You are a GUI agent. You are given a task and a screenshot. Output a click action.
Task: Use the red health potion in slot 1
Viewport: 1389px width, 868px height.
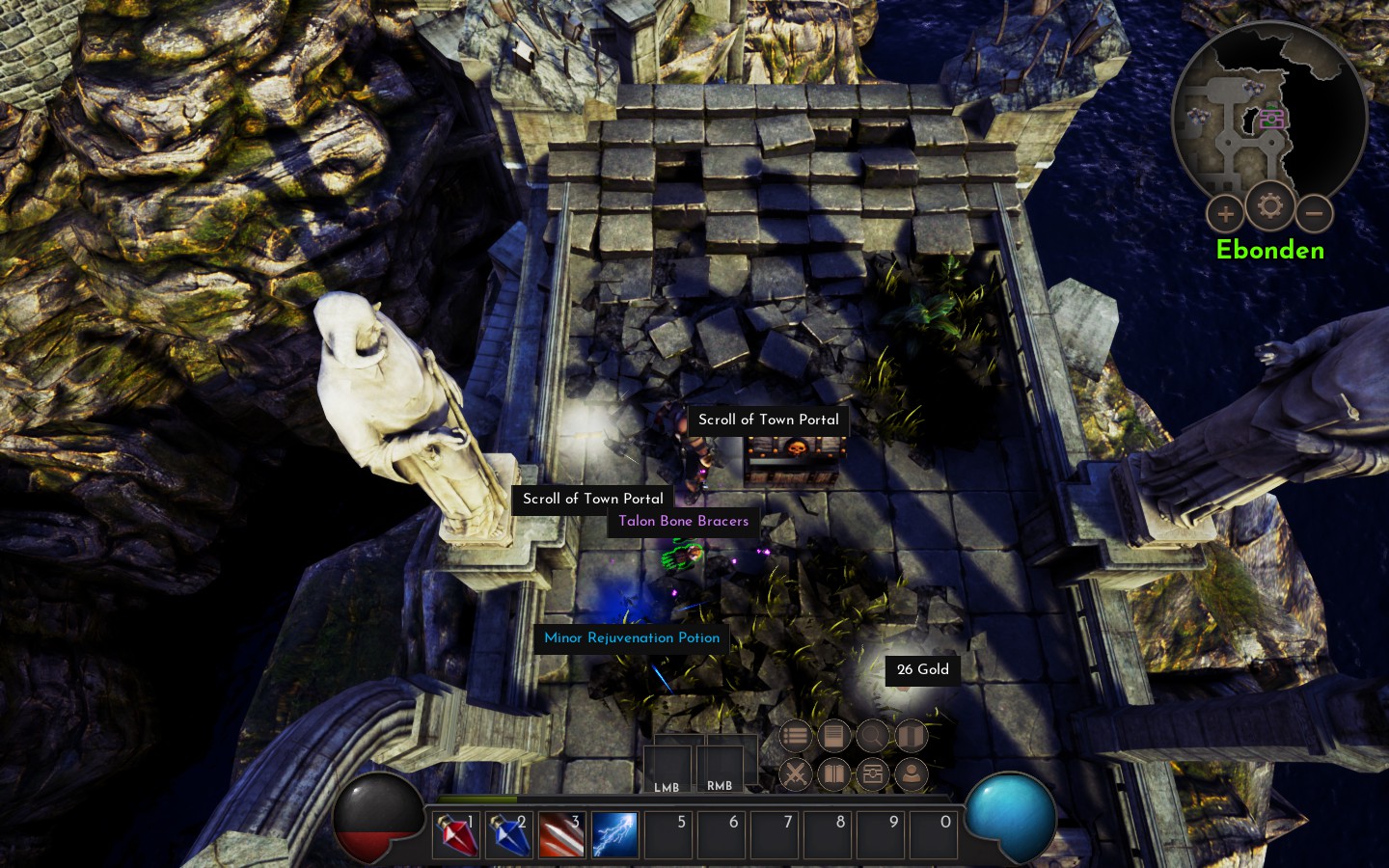[458, 834]
